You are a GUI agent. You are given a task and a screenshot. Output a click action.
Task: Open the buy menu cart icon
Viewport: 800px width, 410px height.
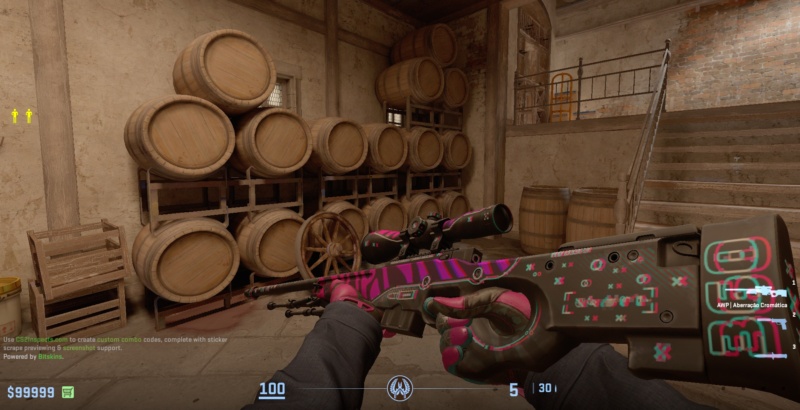coord(68,392)
